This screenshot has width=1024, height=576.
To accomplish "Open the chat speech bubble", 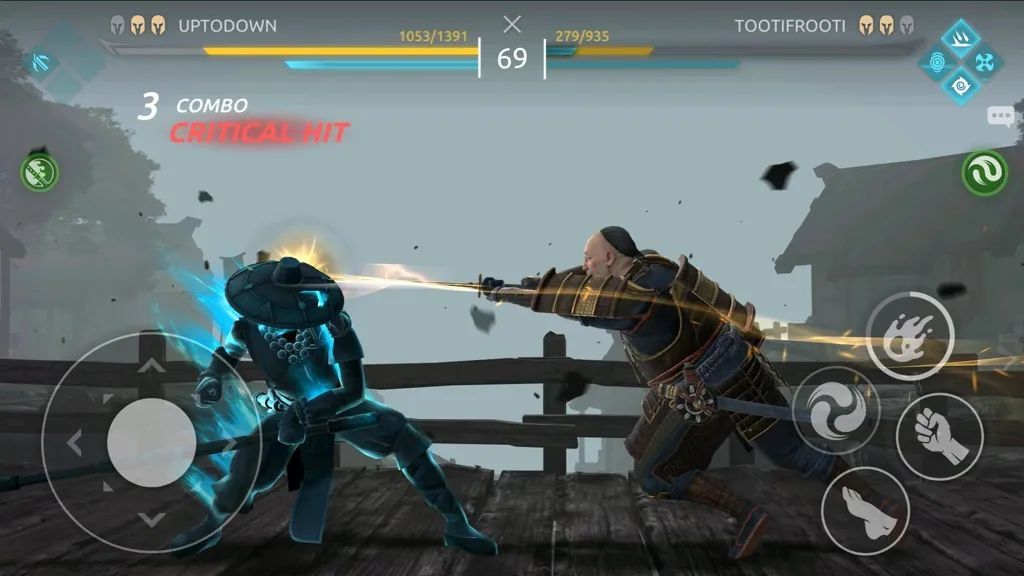I will click(1000, 116).
